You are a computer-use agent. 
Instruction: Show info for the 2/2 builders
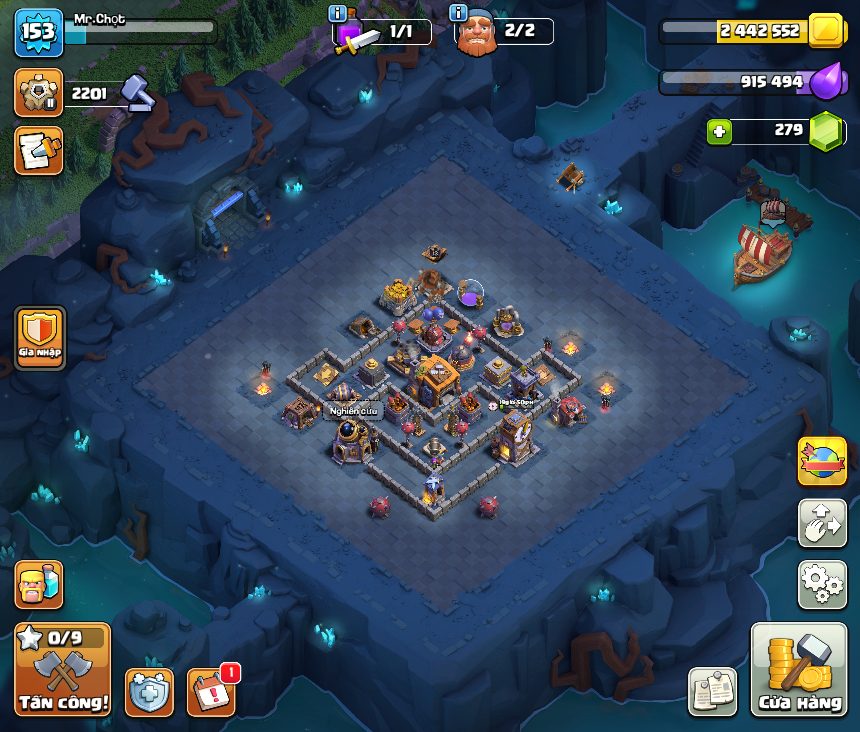[459, 14]
